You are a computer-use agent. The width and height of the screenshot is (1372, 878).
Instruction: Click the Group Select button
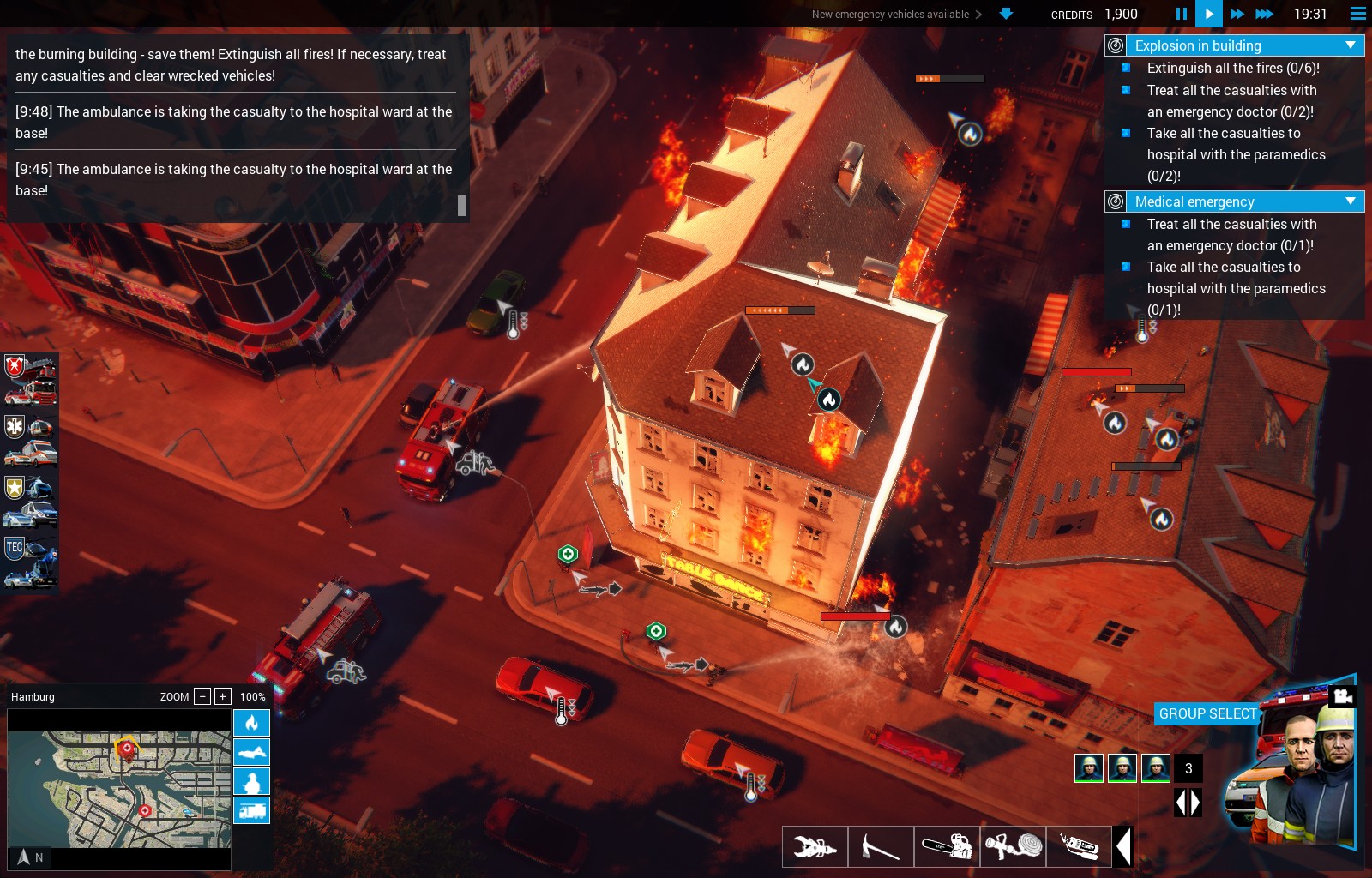[1207, 713]
